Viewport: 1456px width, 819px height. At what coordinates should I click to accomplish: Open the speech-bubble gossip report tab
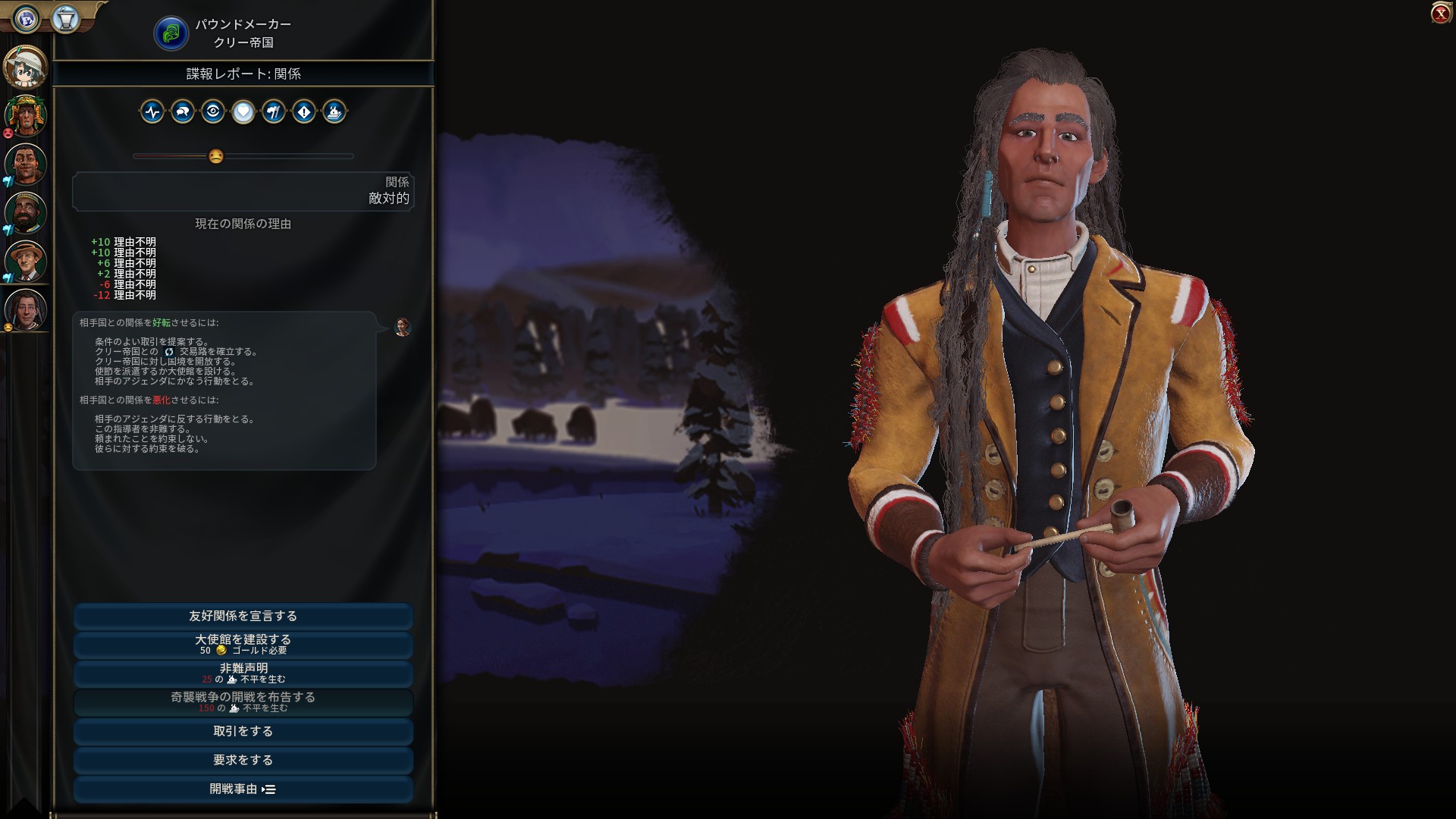coord(183,112)
